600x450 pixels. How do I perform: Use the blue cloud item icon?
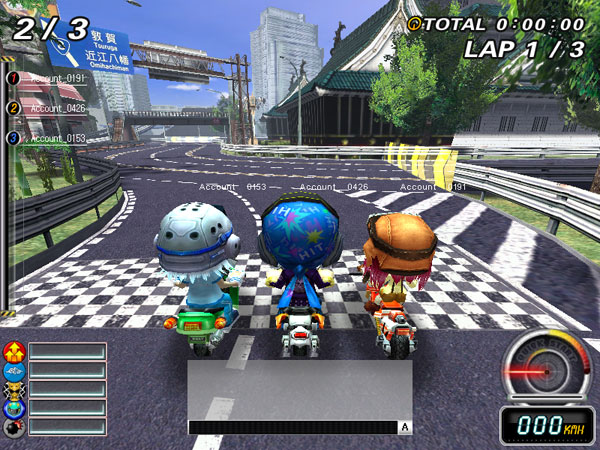click(x=14, y=370)
